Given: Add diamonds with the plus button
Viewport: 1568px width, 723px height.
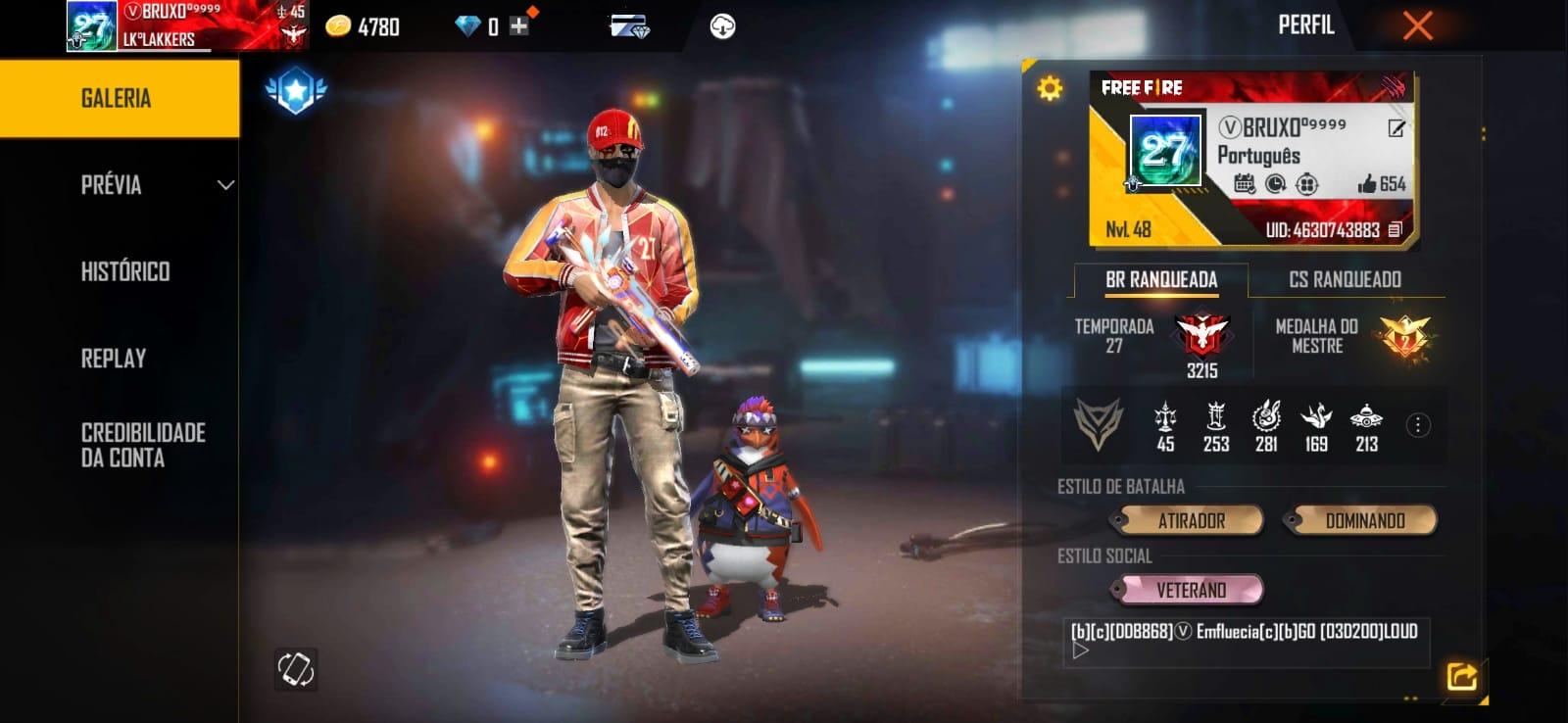Looking at the screenshot, I should coord(519,26).
